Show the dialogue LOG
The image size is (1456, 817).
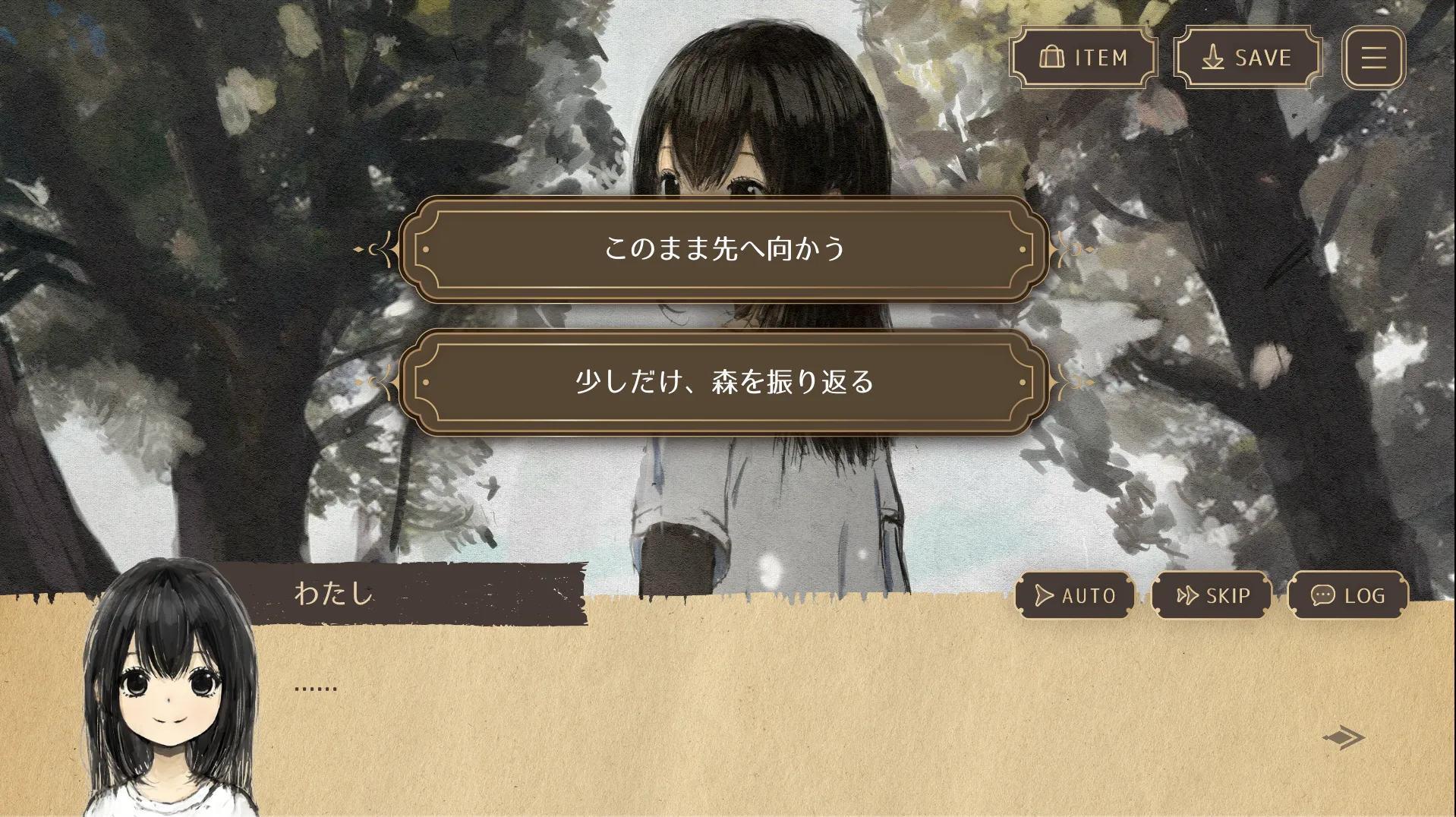[x=1348, y=596]
